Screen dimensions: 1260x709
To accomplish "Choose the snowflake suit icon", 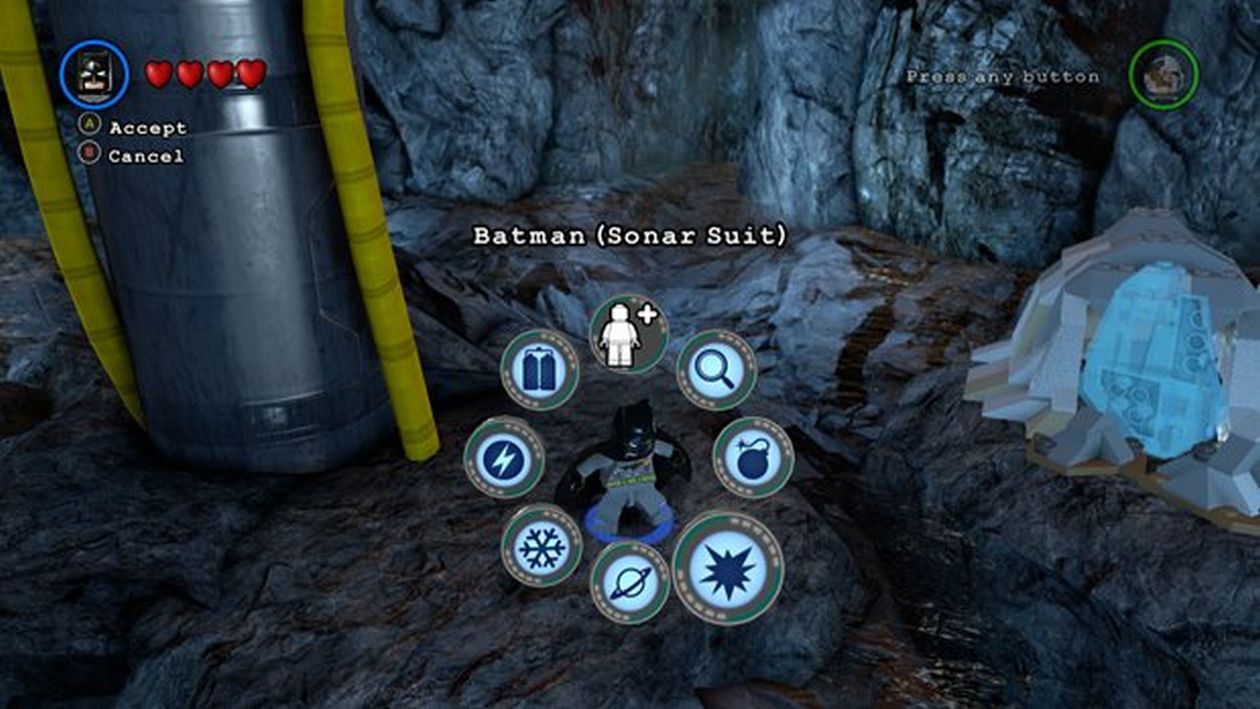I will point(541,546).
